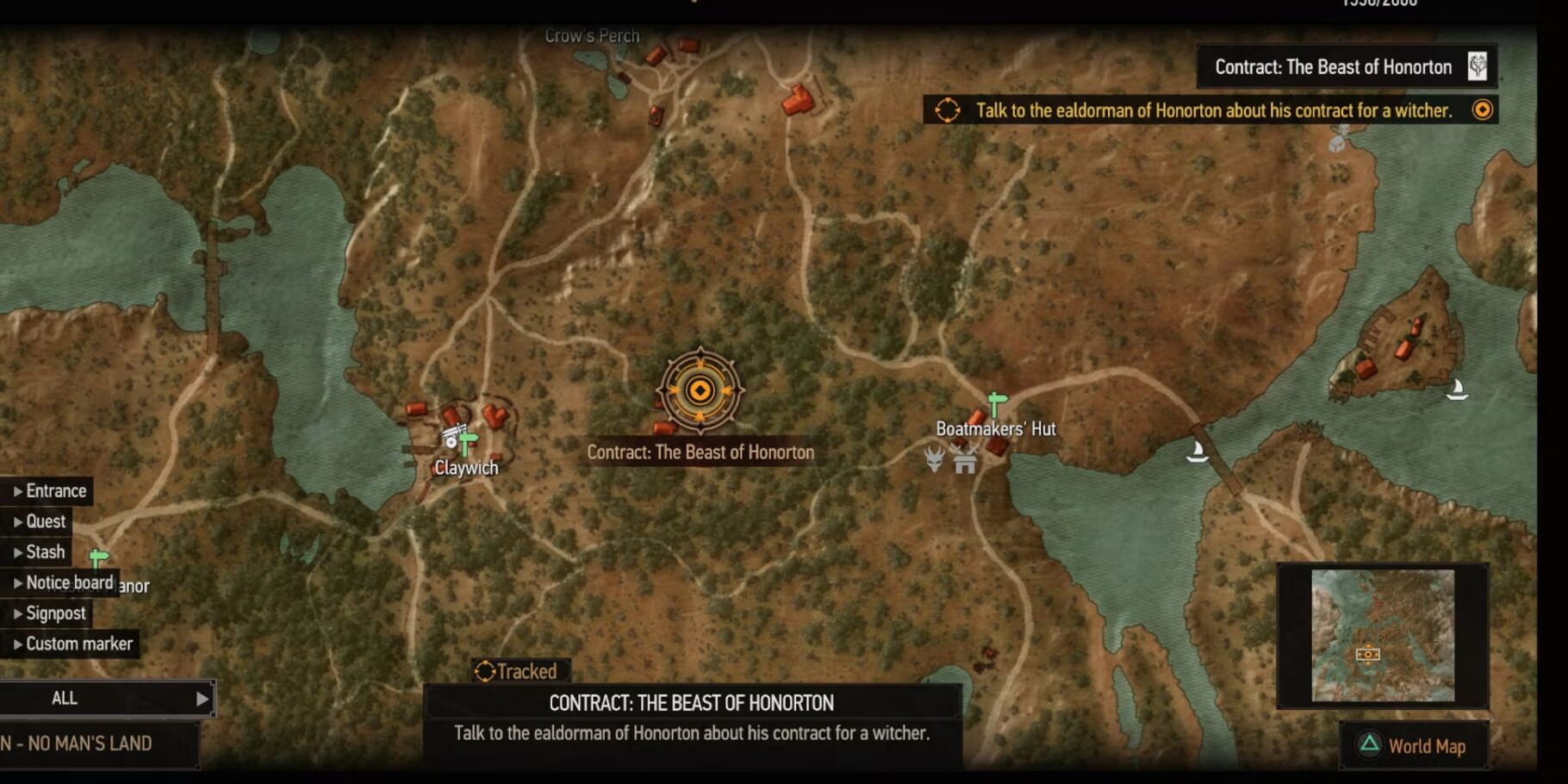Expand the Quest filter category

45,521
